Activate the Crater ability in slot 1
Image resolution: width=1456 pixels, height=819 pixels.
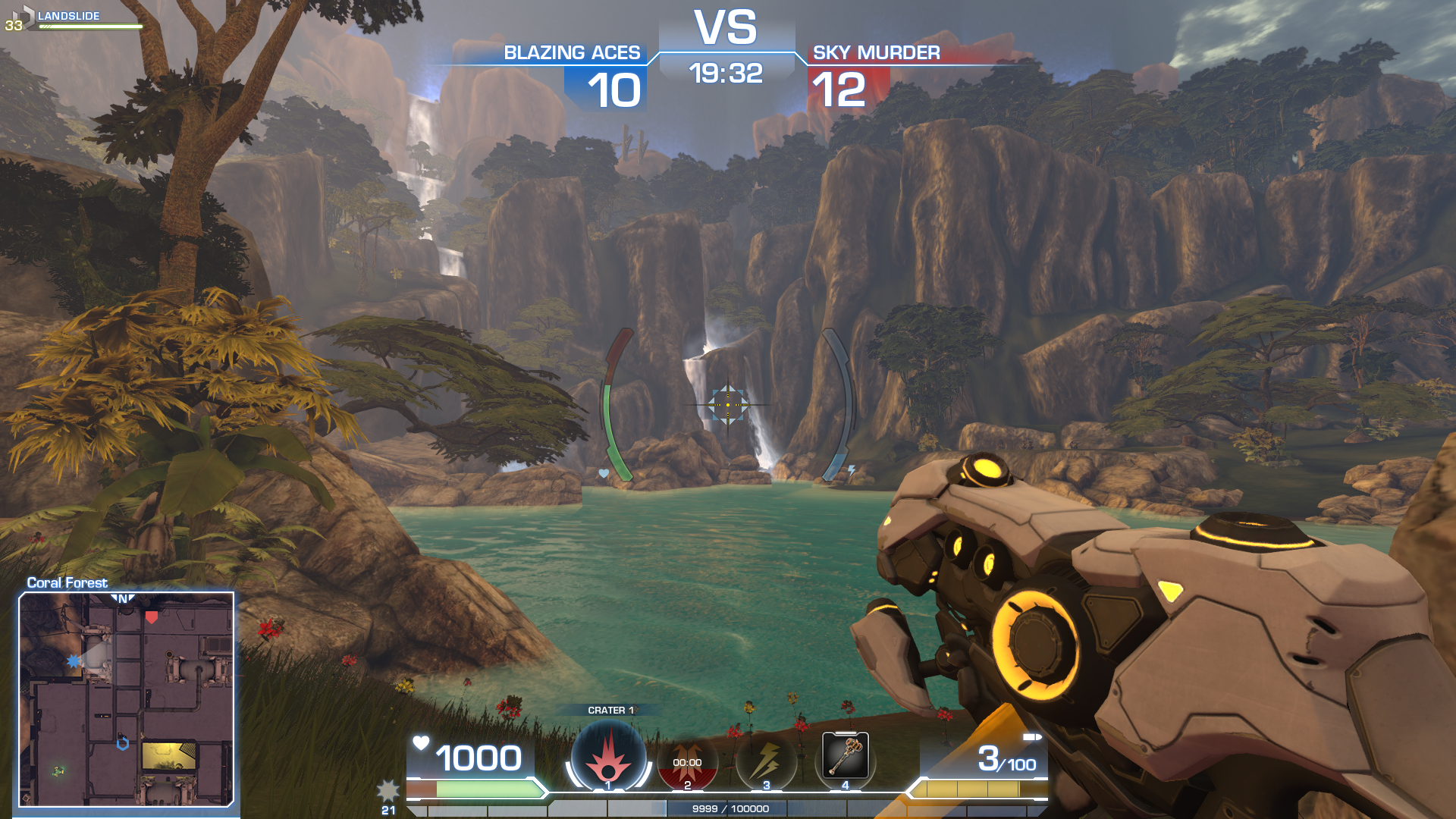point(608,758)
